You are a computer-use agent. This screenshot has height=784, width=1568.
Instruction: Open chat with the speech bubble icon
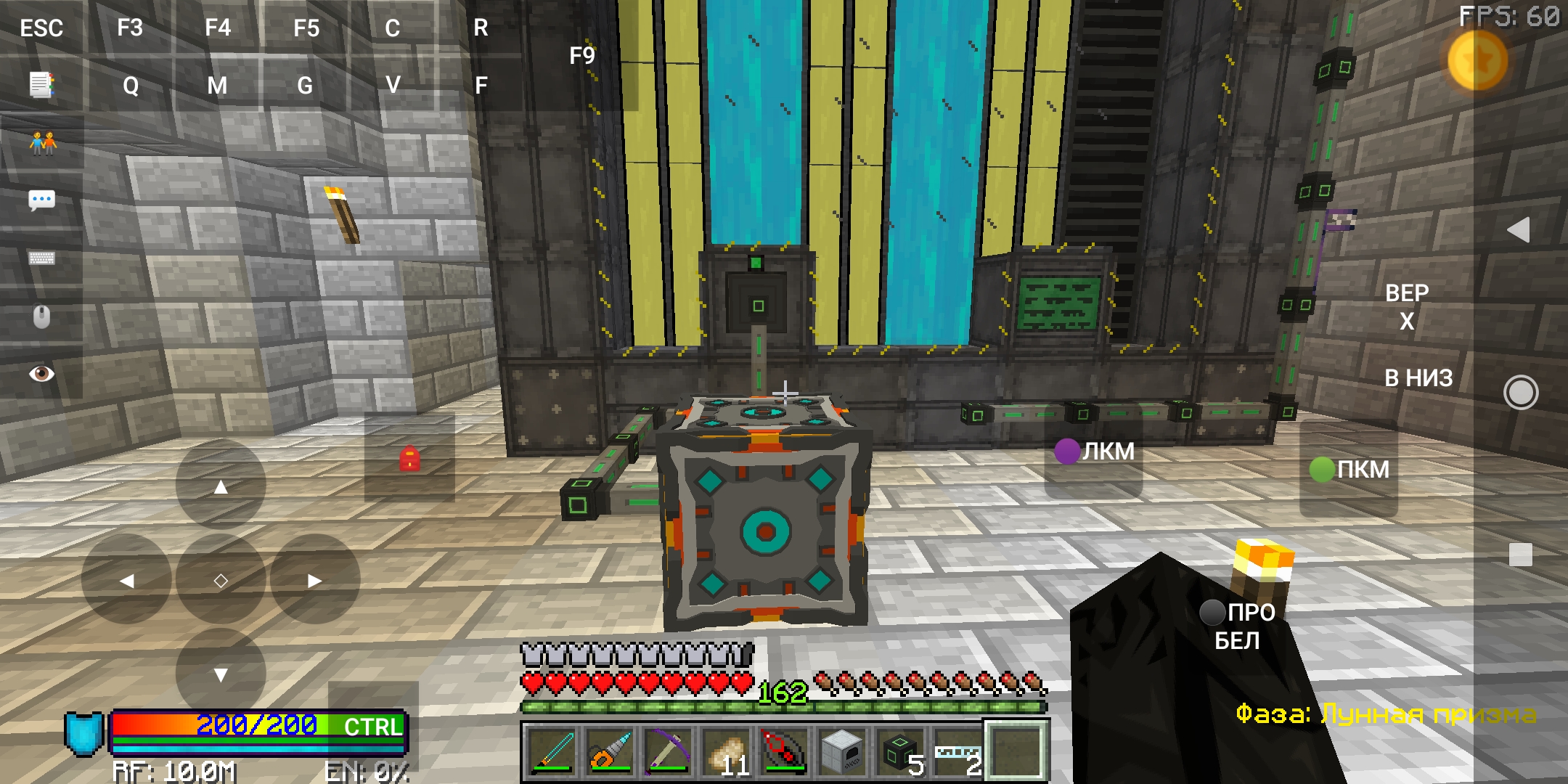pyautogui.click(x=41, y=200)
